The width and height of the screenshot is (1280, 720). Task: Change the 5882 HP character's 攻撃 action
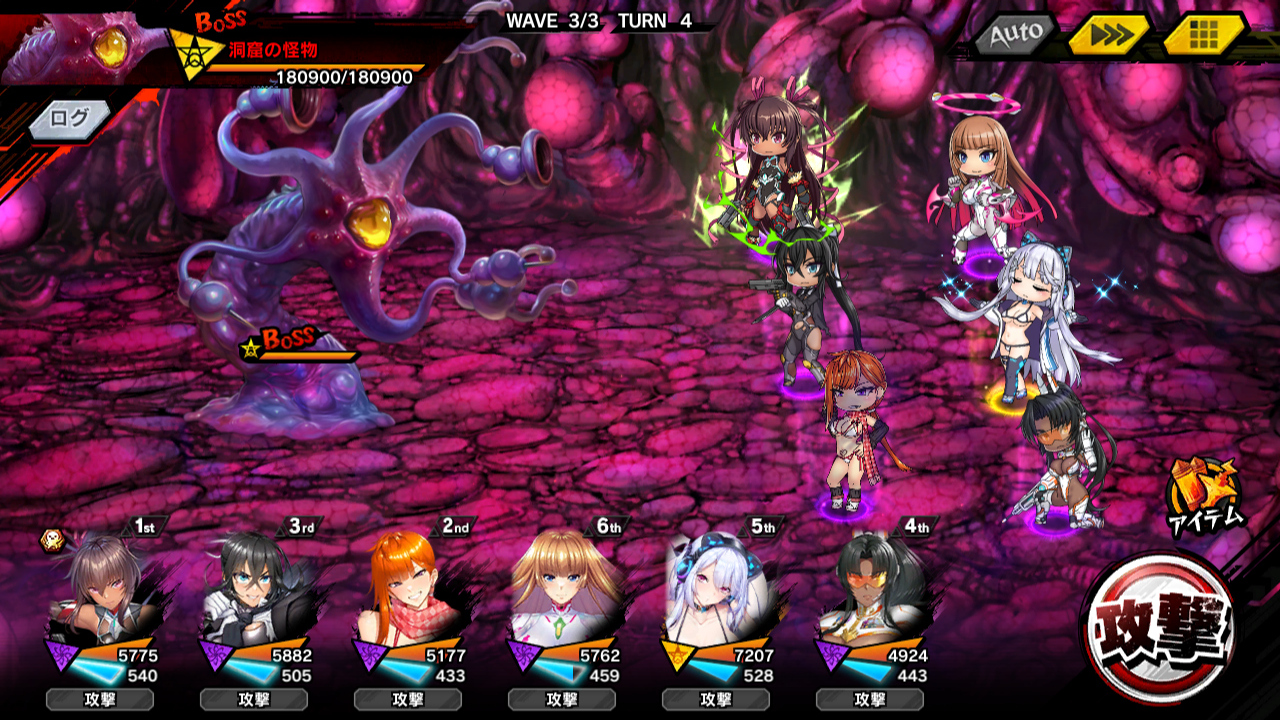click(x=254, y=699)
